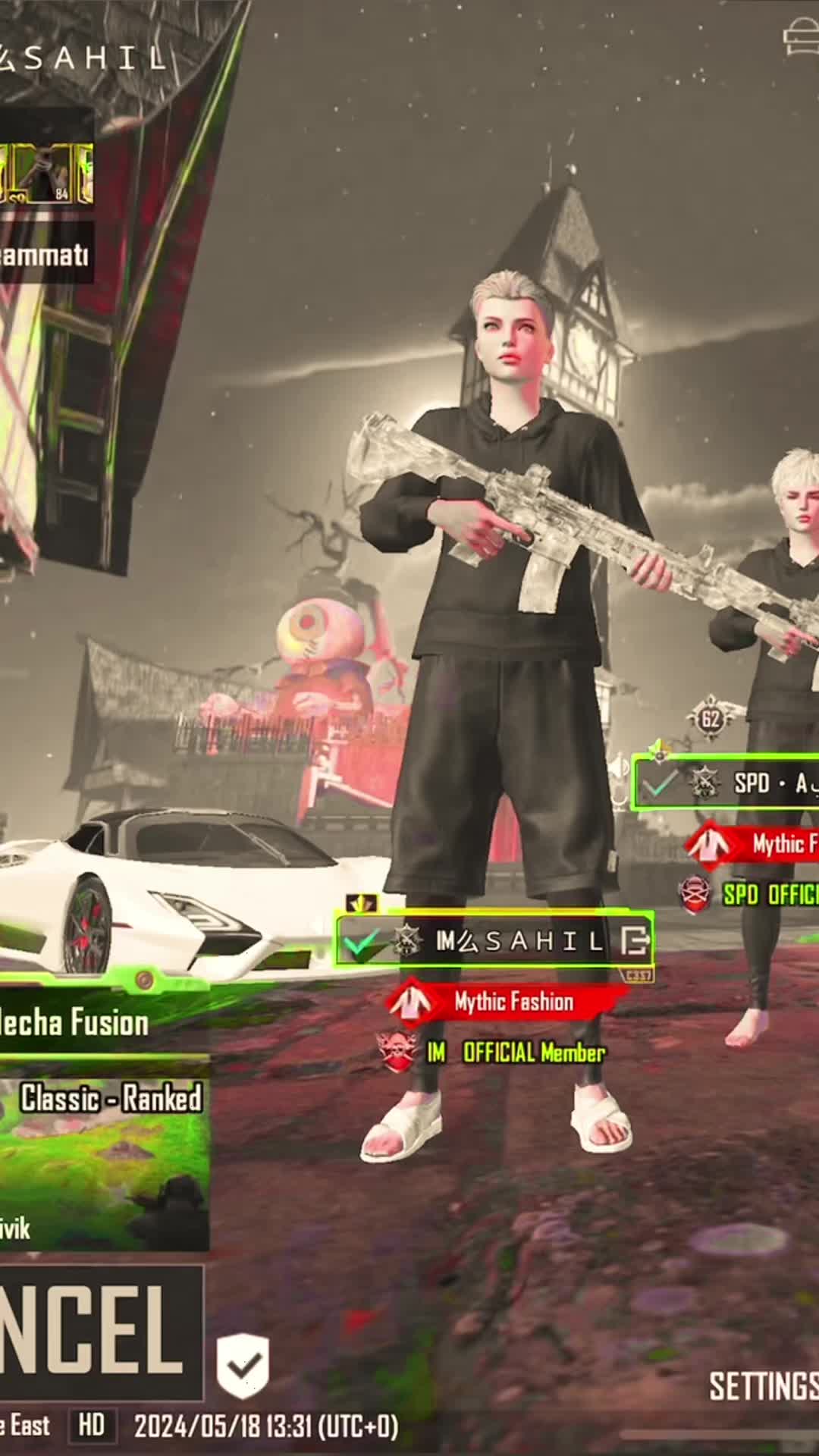The width and height of the screenshot is (819, 1456).
Task: Open the level 62 badge of SPD teammate
Action: tap(710, 718)
